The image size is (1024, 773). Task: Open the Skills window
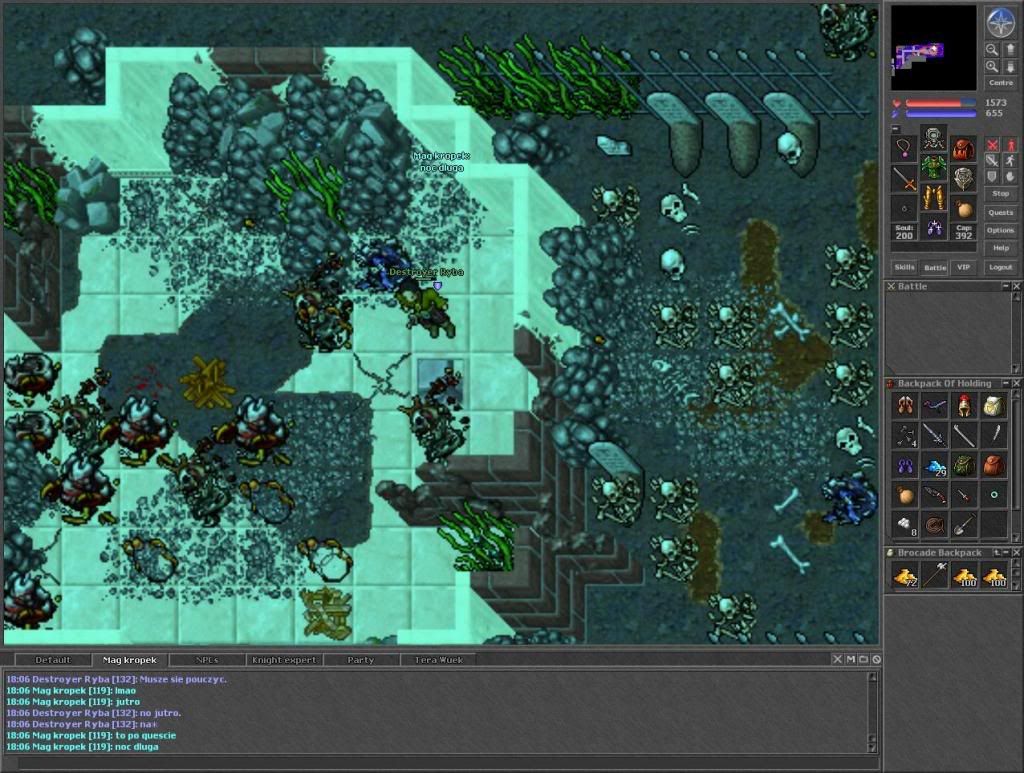[904, 267]
